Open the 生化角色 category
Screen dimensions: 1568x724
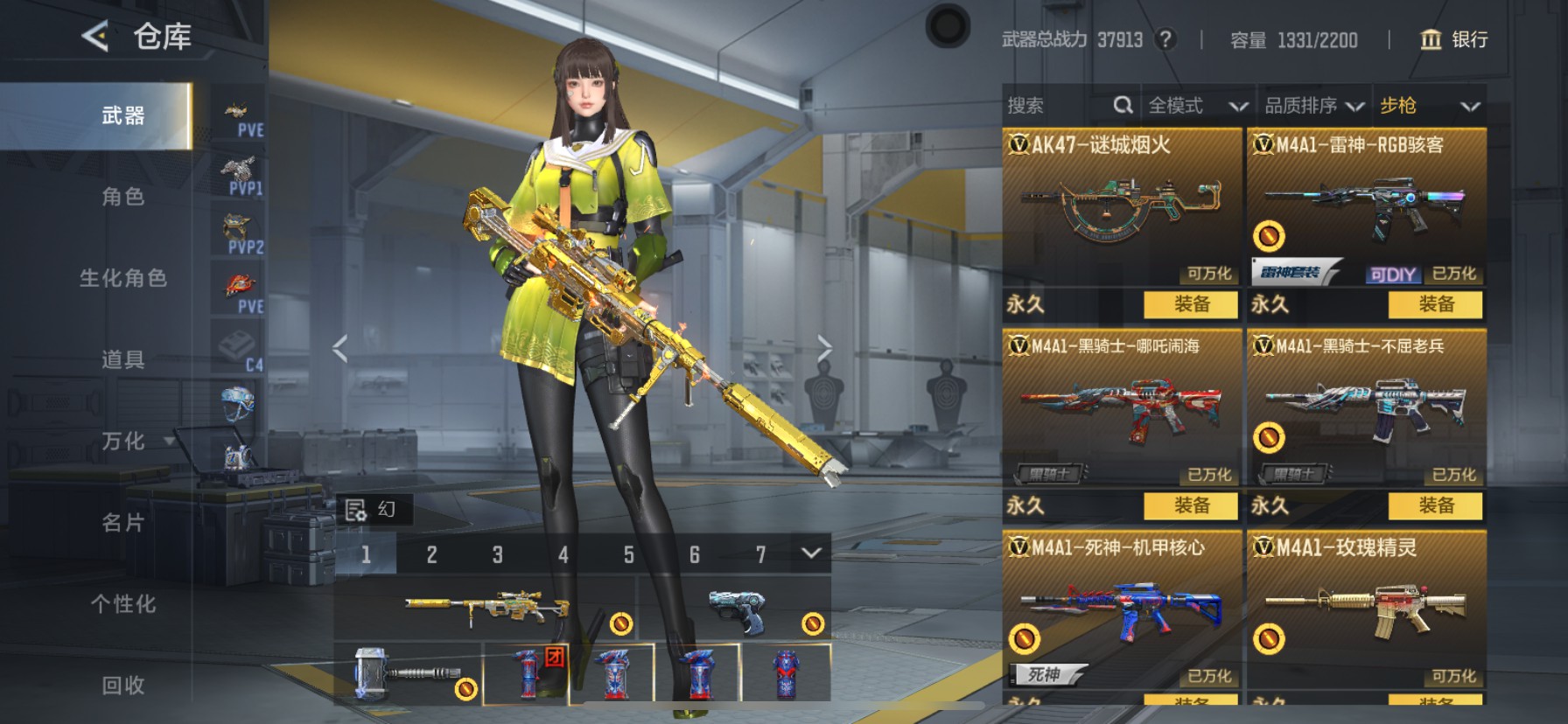point(122,278)
